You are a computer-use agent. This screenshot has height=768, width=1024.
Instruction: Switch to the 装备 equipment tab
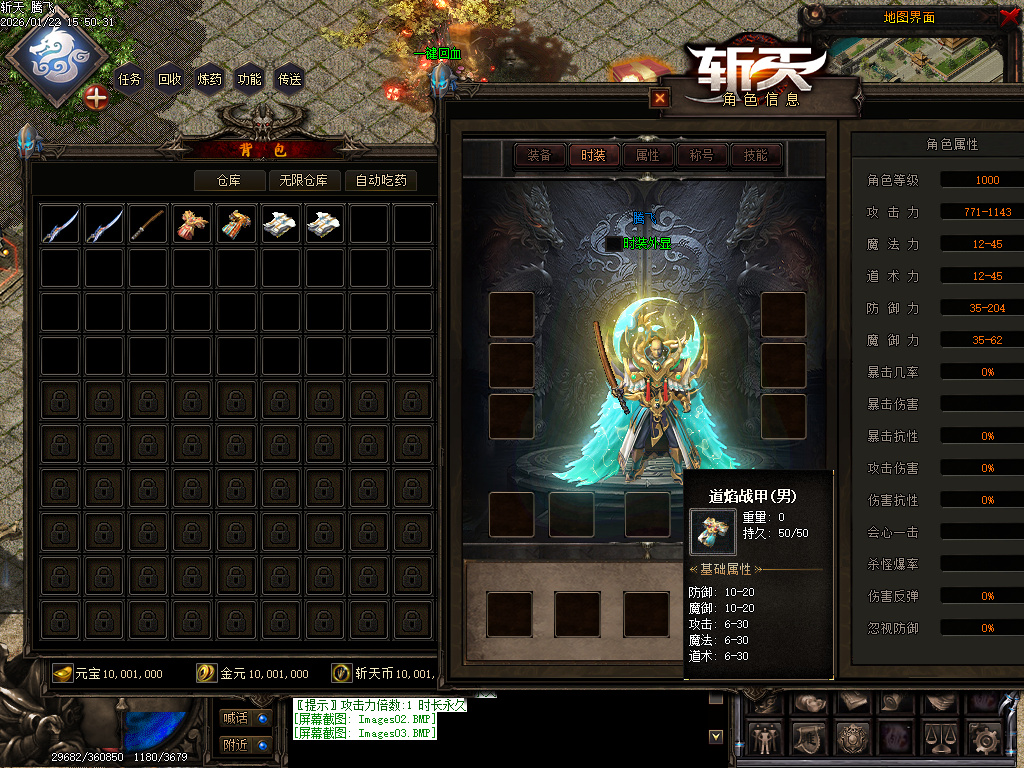(539, 155)
